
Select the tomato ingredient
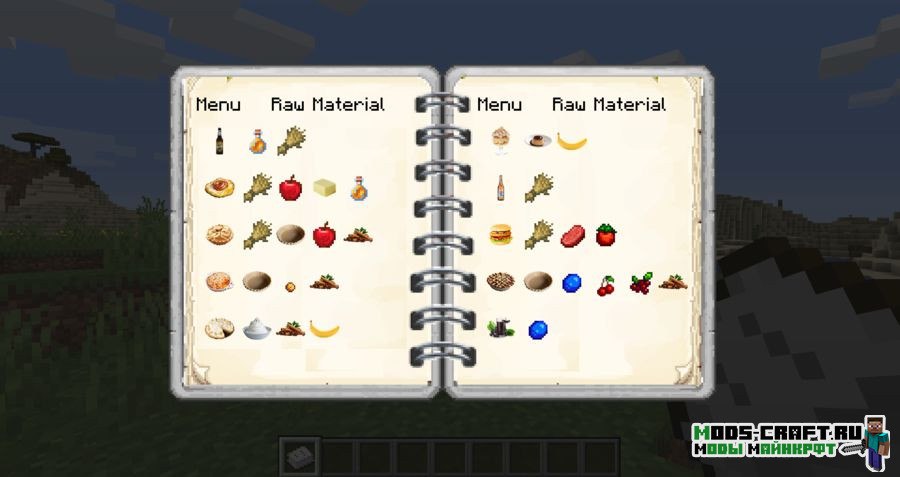(606, 235)
